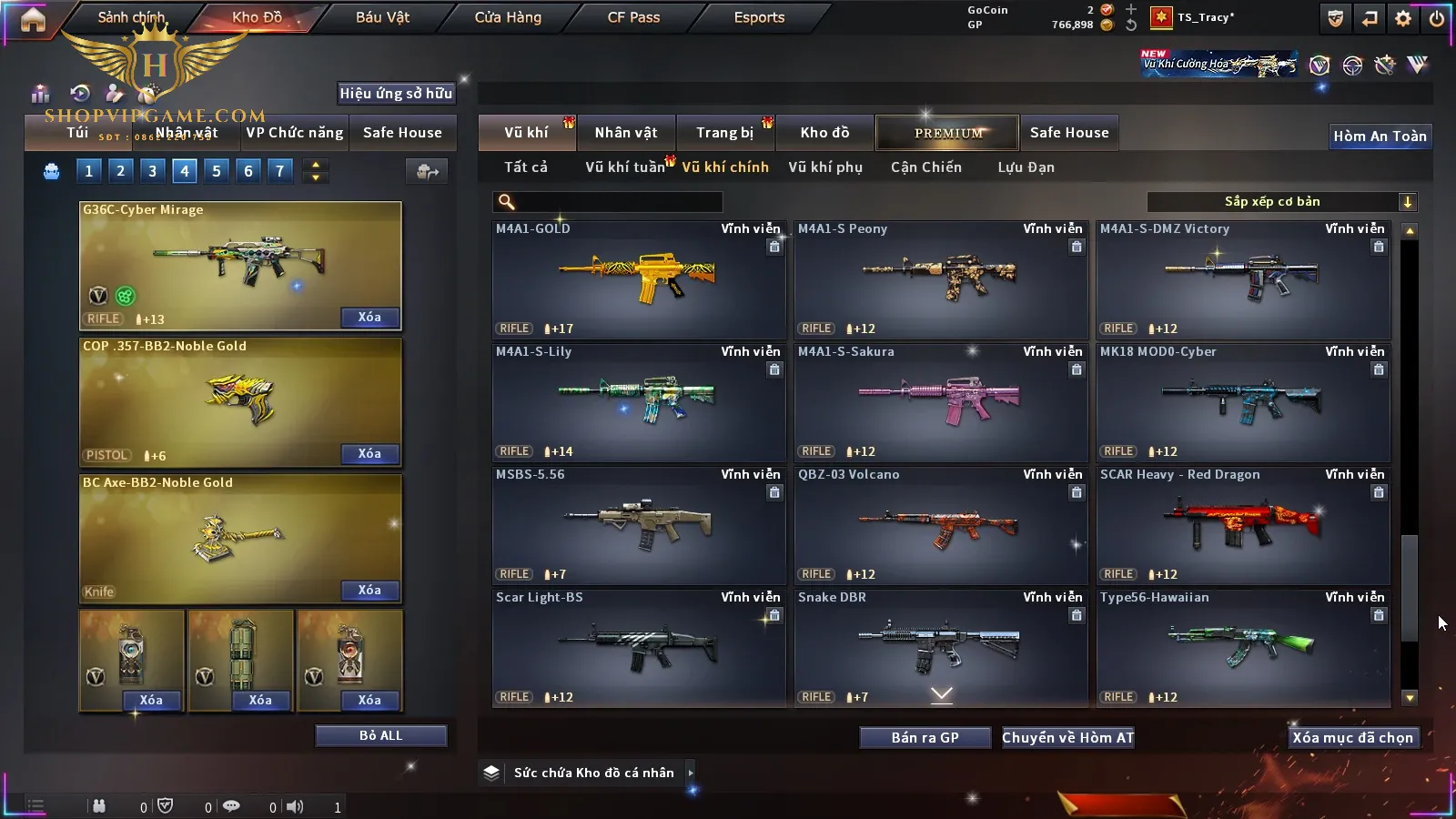Remove the G36C-Cyber Mirage with Xóa

[x=369, y=318]
